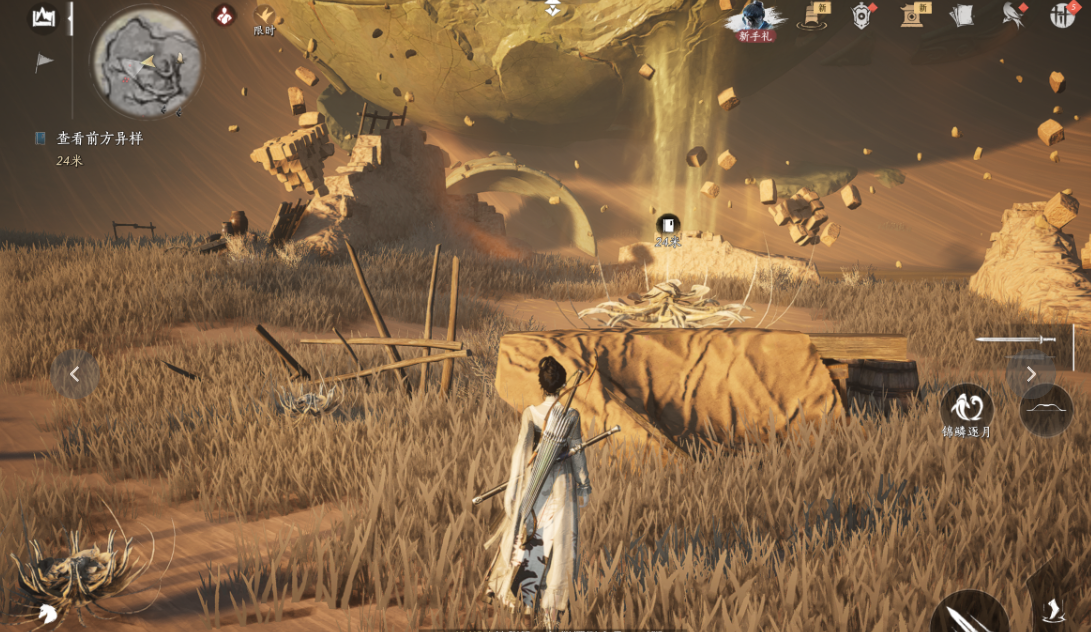Open the stacked papers icon

961,15
